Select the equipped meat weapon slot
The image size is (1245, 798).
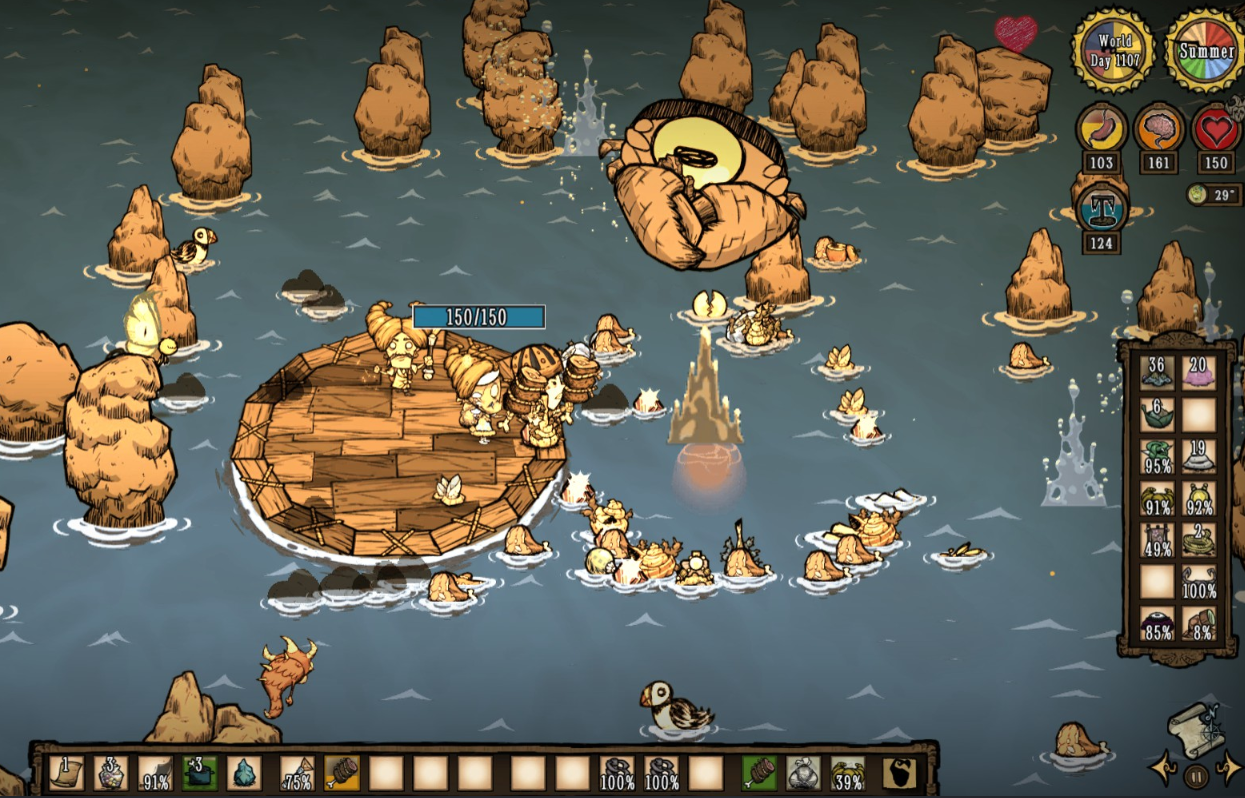(x=759, y=773)
